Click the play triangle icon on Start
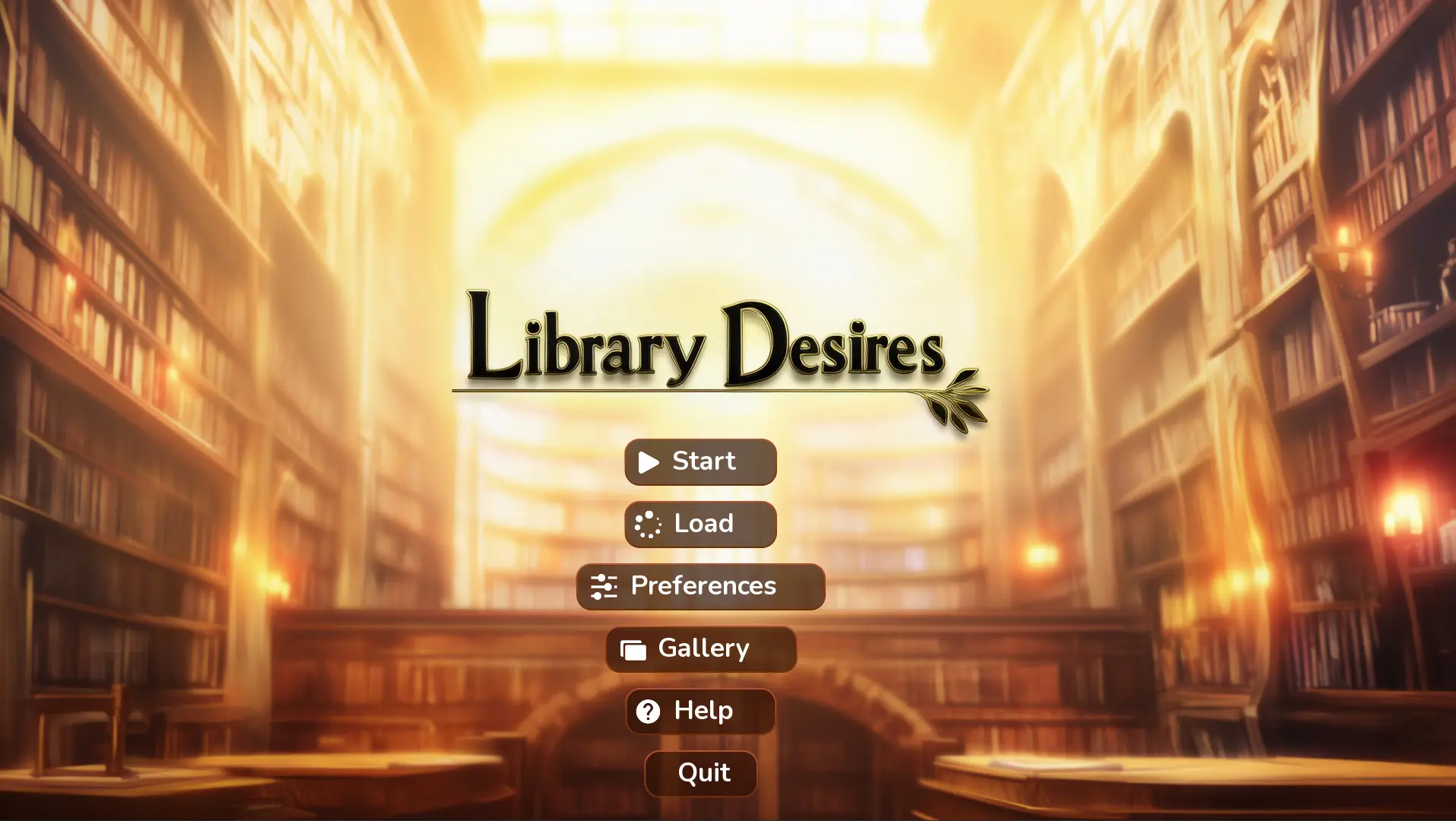This screenshot has height=821, width=1456. 650,461
